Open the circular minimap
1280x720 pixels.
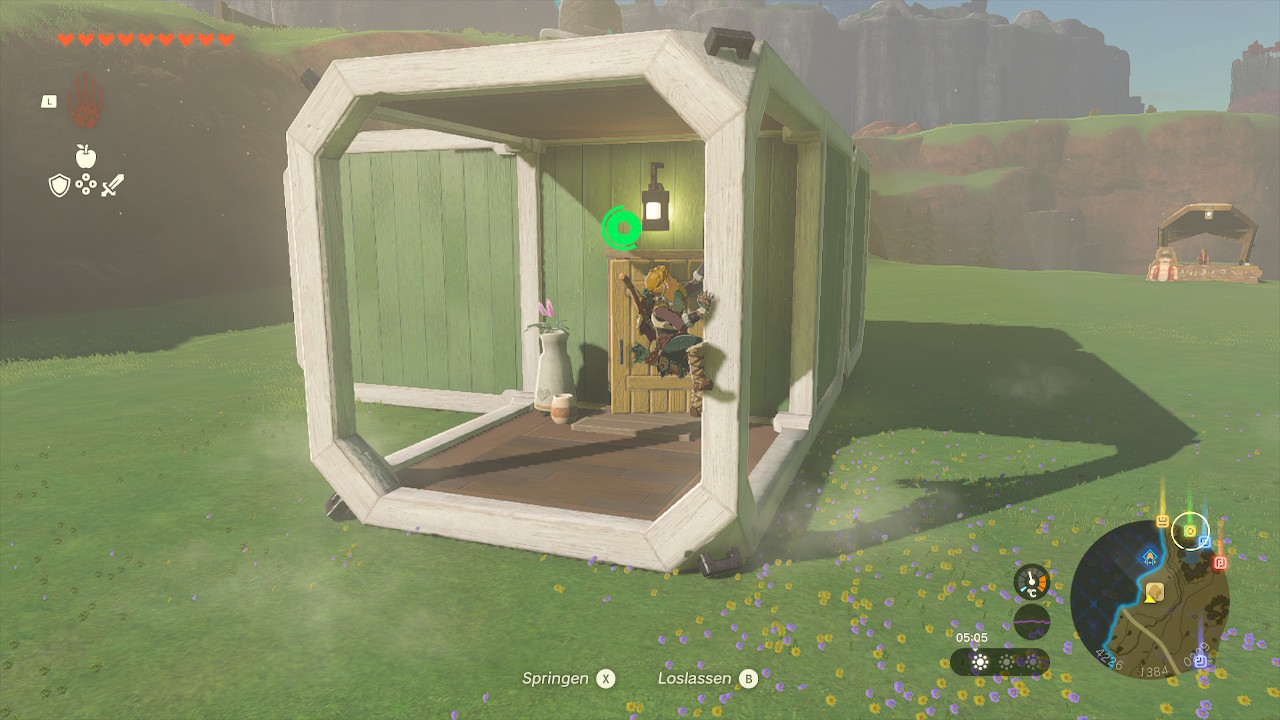tap(1149, 598)
